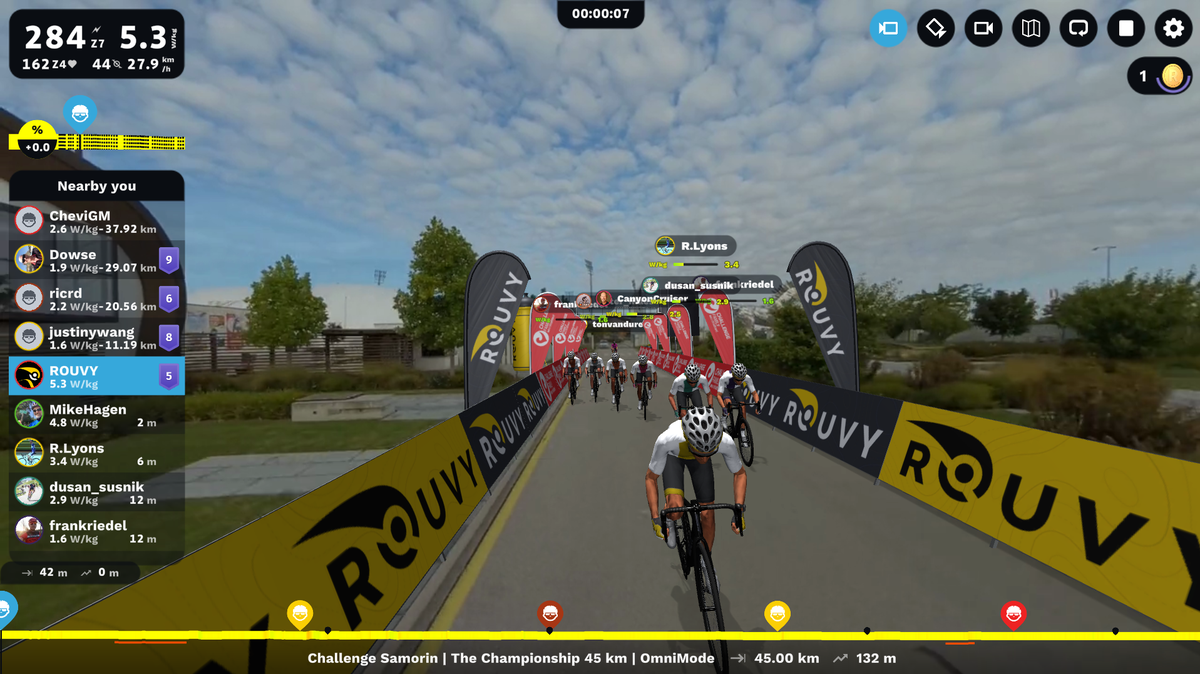Select dusan_susnik in the nearby list
Screen dimensions: 1200x674
pos(97,492)
